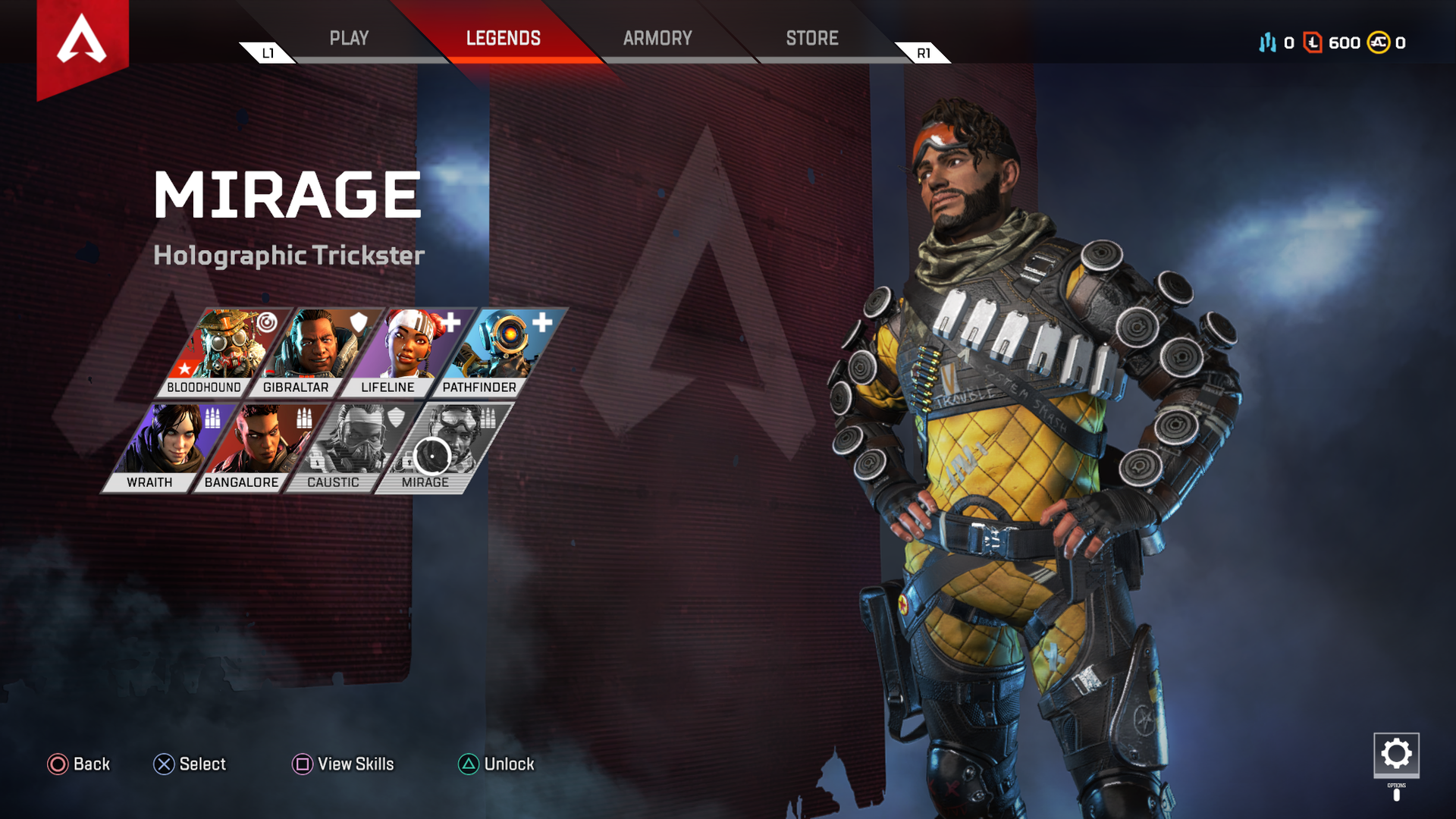Go to the Armory tab
Viewport: 1456px width, 819px height.
pyautogui.click(x=657, y=38)
